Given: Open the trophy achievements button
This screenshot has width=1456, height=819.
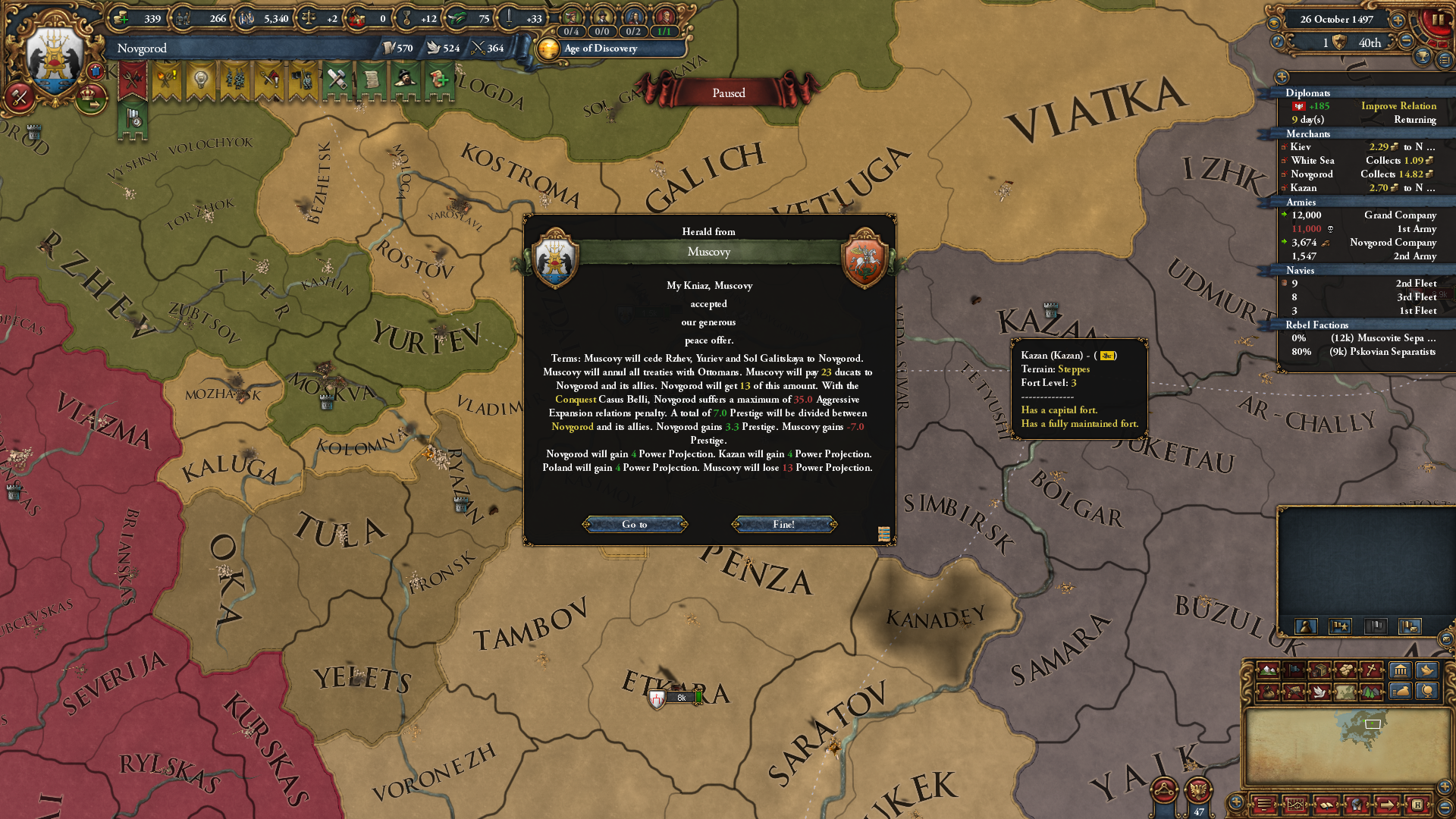Looking at the screenshot, I should pos(1423,56).
